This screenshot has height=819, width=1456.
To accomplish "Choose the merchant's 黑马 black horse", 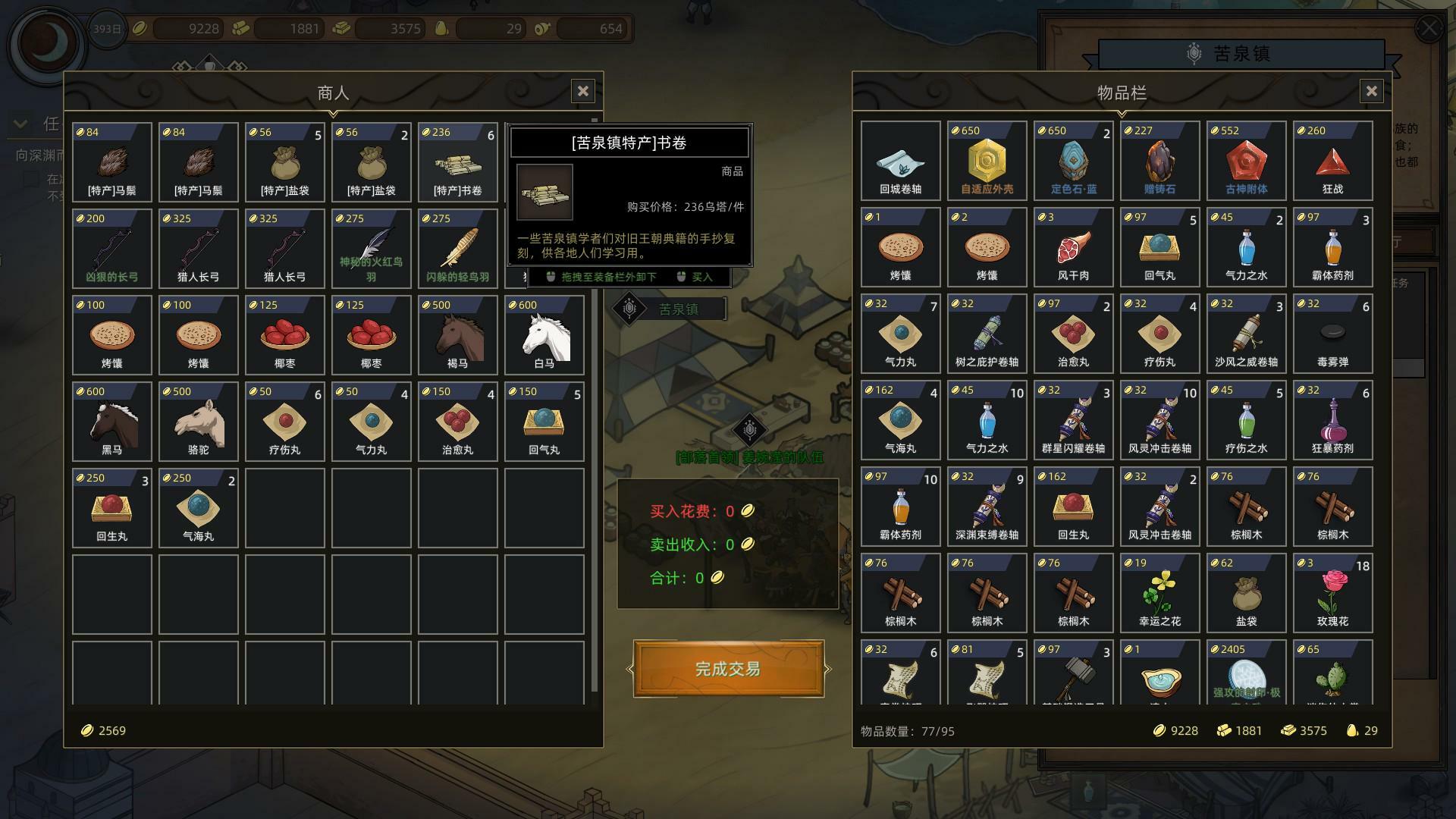I will [x=112, y=421].
